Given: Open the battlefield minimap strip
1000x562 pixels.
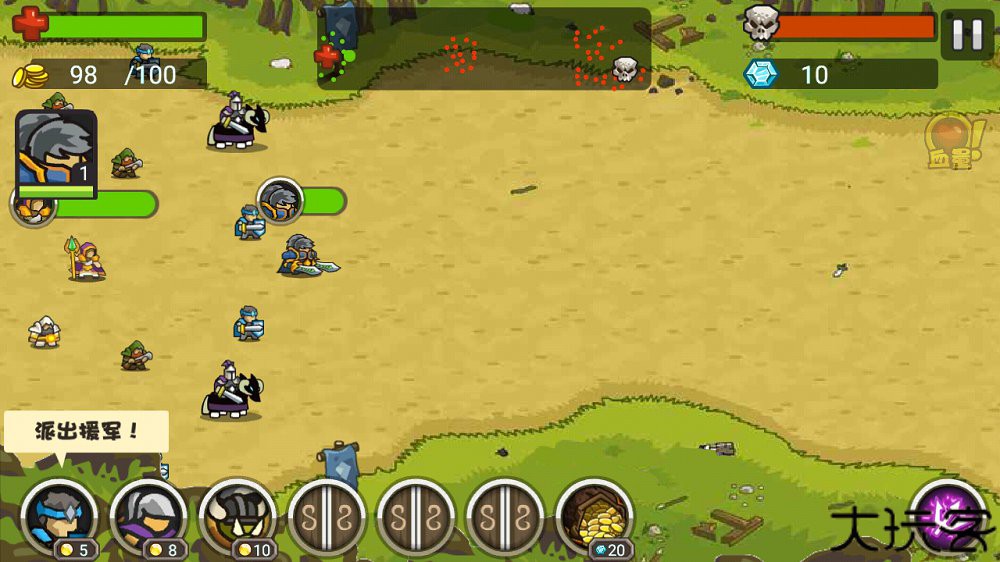Looking at the screenshot, I should tap(484, 49).
